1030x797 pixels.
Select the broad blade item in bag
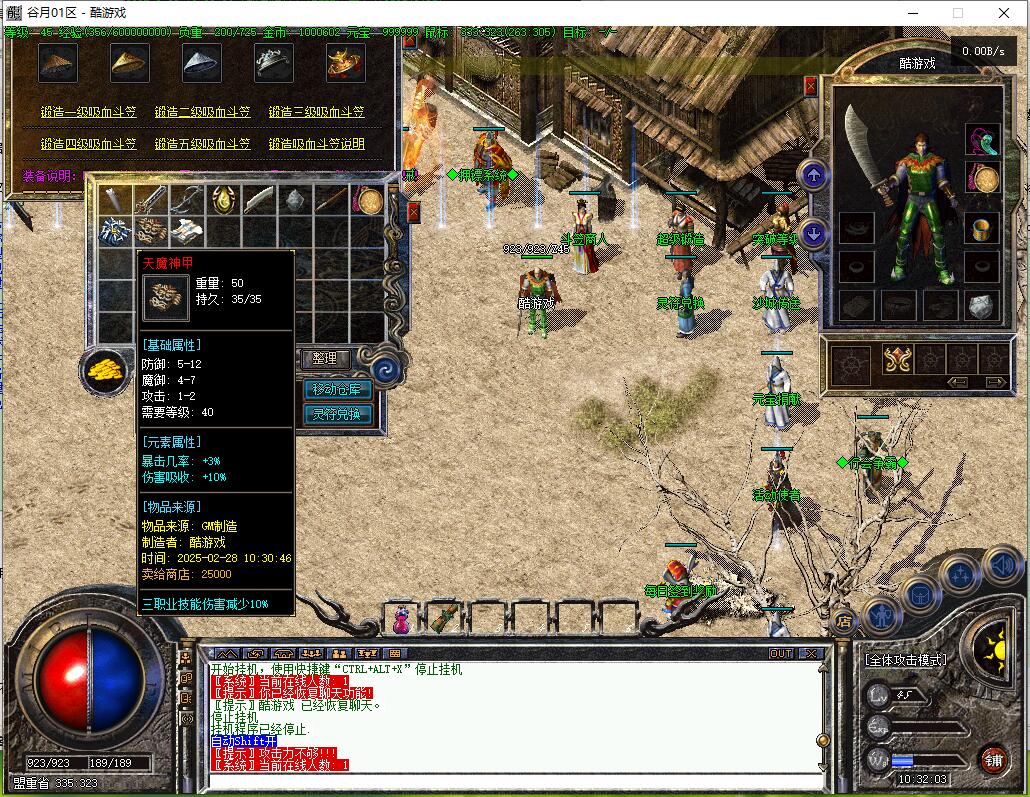pyautogui.click(x=258, y=200)
